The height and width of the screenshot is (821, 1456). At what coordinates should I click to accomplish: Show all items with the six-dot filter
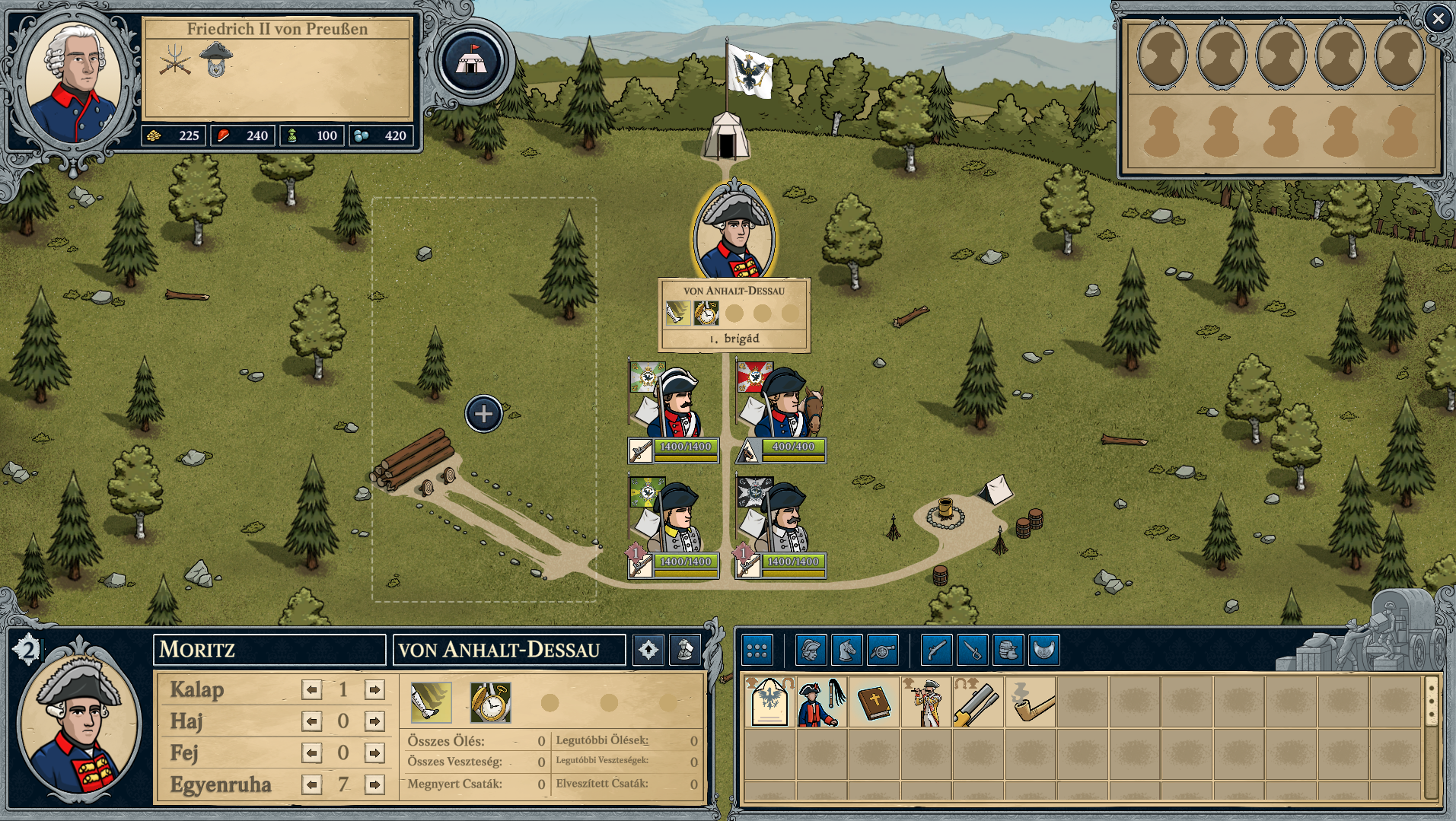coord(757,650)
